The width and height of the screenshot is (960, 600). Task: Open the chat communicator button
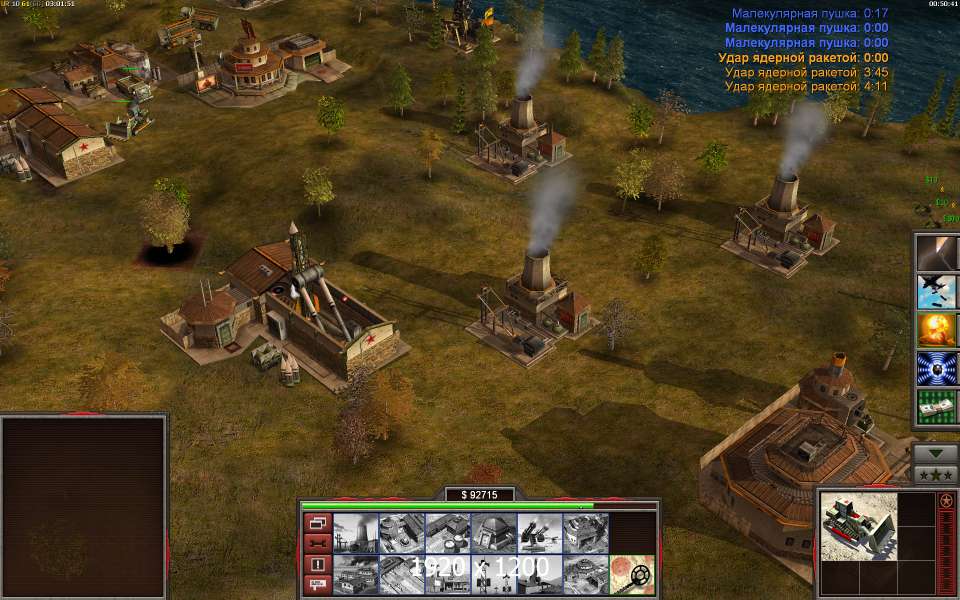317,584
